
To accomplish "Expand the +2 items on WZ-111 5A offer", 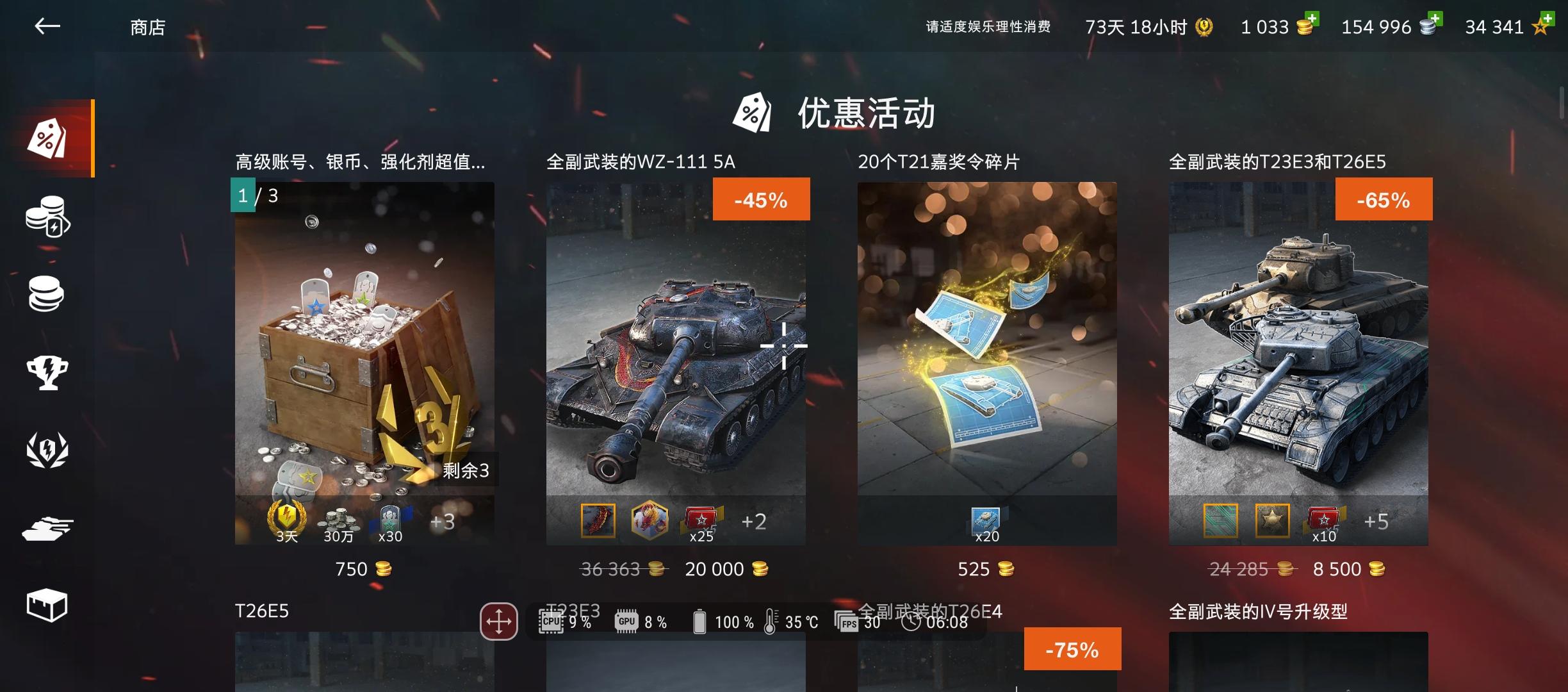I will coord(755,522).
